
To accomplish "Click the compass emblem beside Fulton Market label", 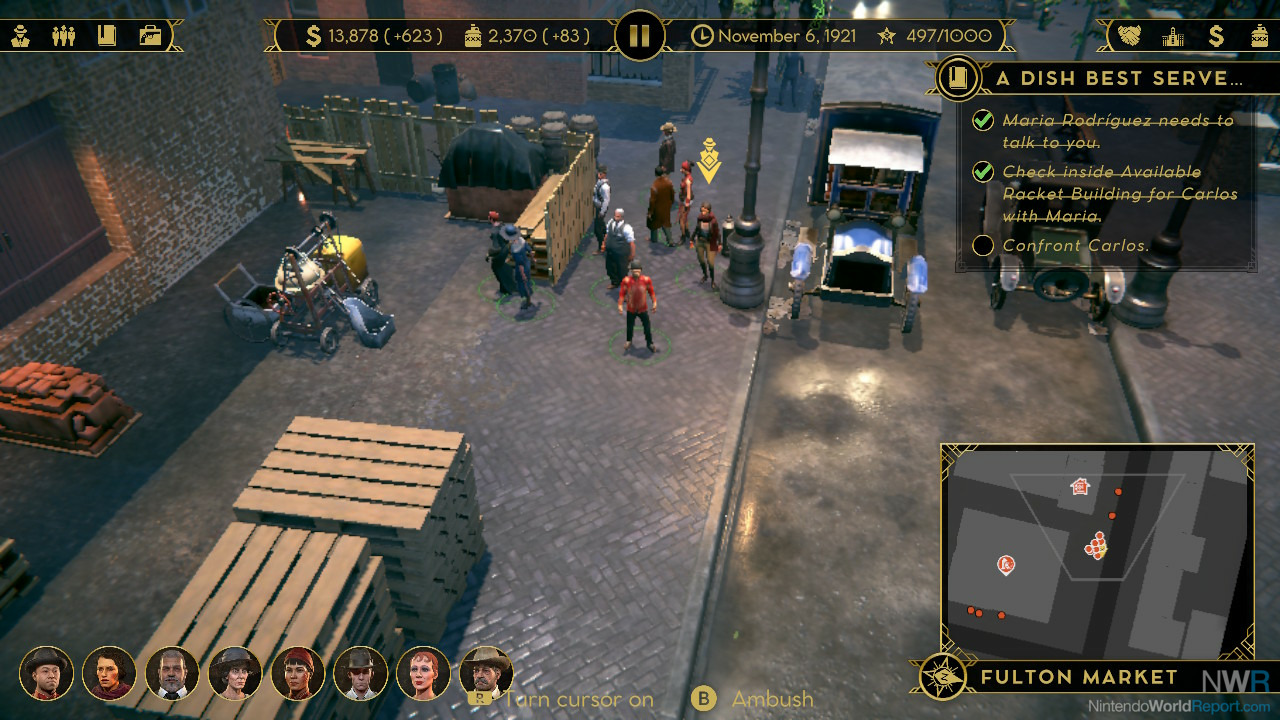I will pyautogui.click(x=942, y=677).
